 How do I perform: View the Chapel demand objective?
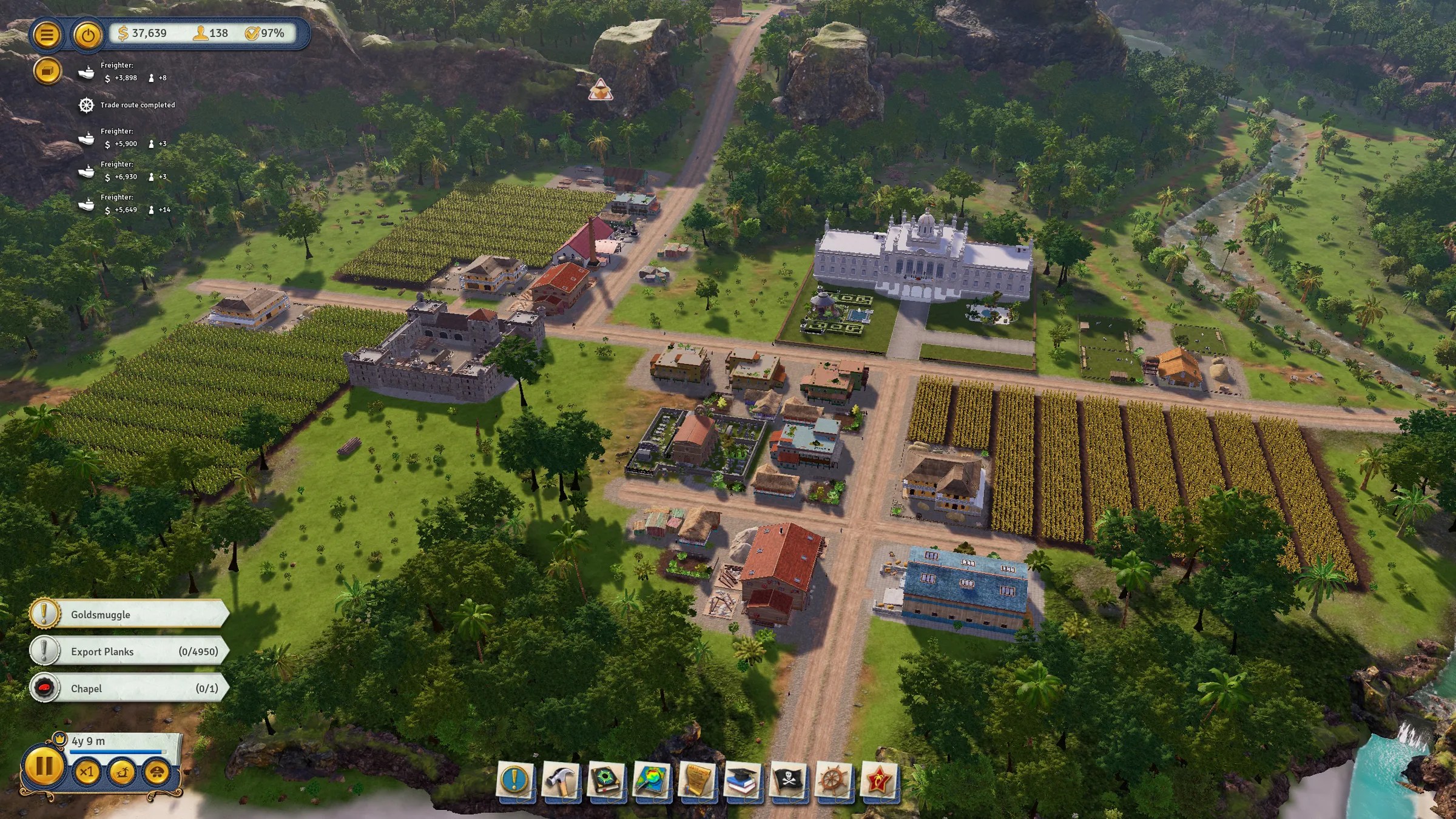pyautogui.click(x=129, y=689)
